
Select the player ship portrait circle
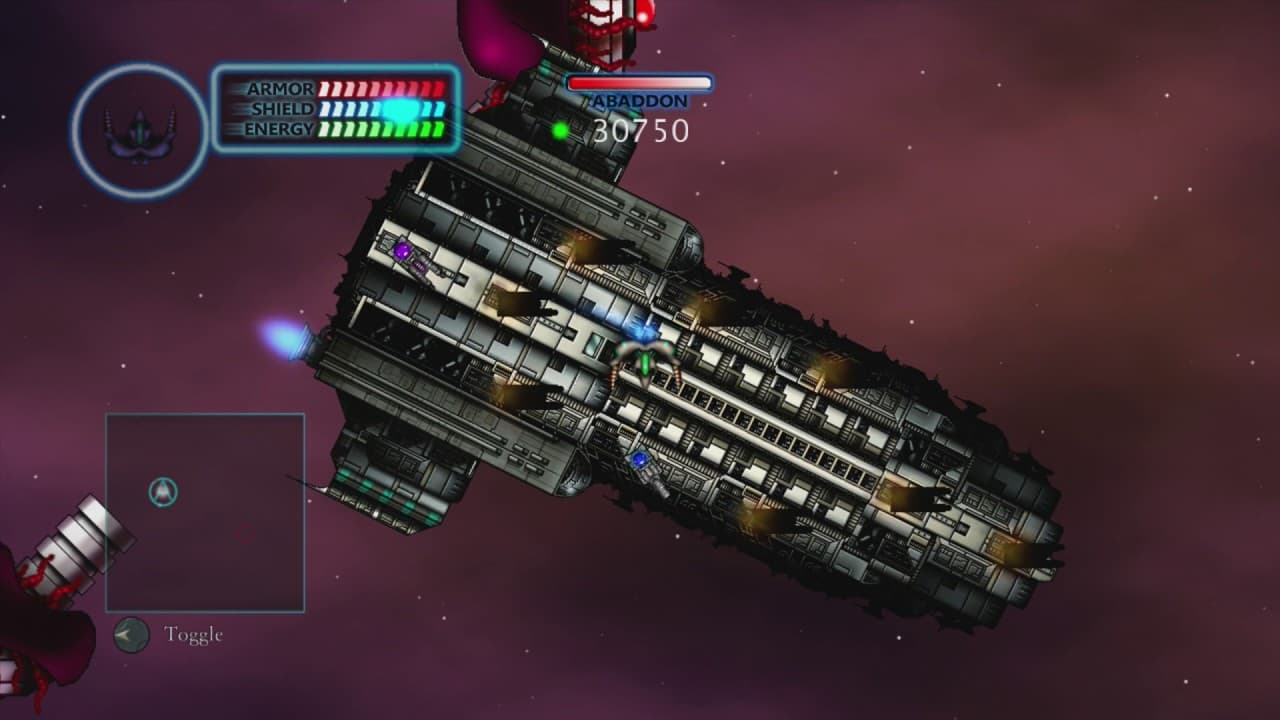tap(140, 130)
